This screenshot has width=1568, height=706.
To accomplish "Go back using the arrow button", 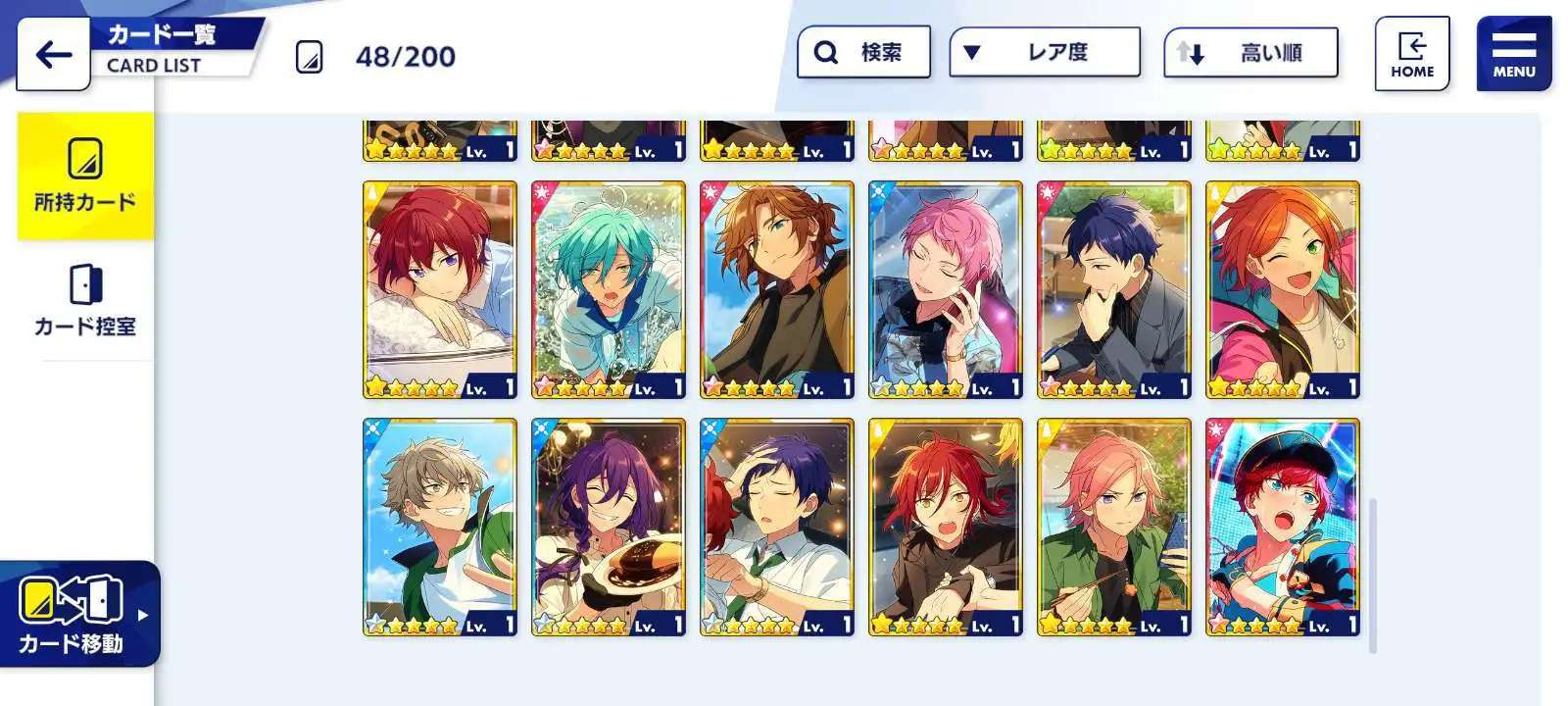I will (x=53, y=55).
